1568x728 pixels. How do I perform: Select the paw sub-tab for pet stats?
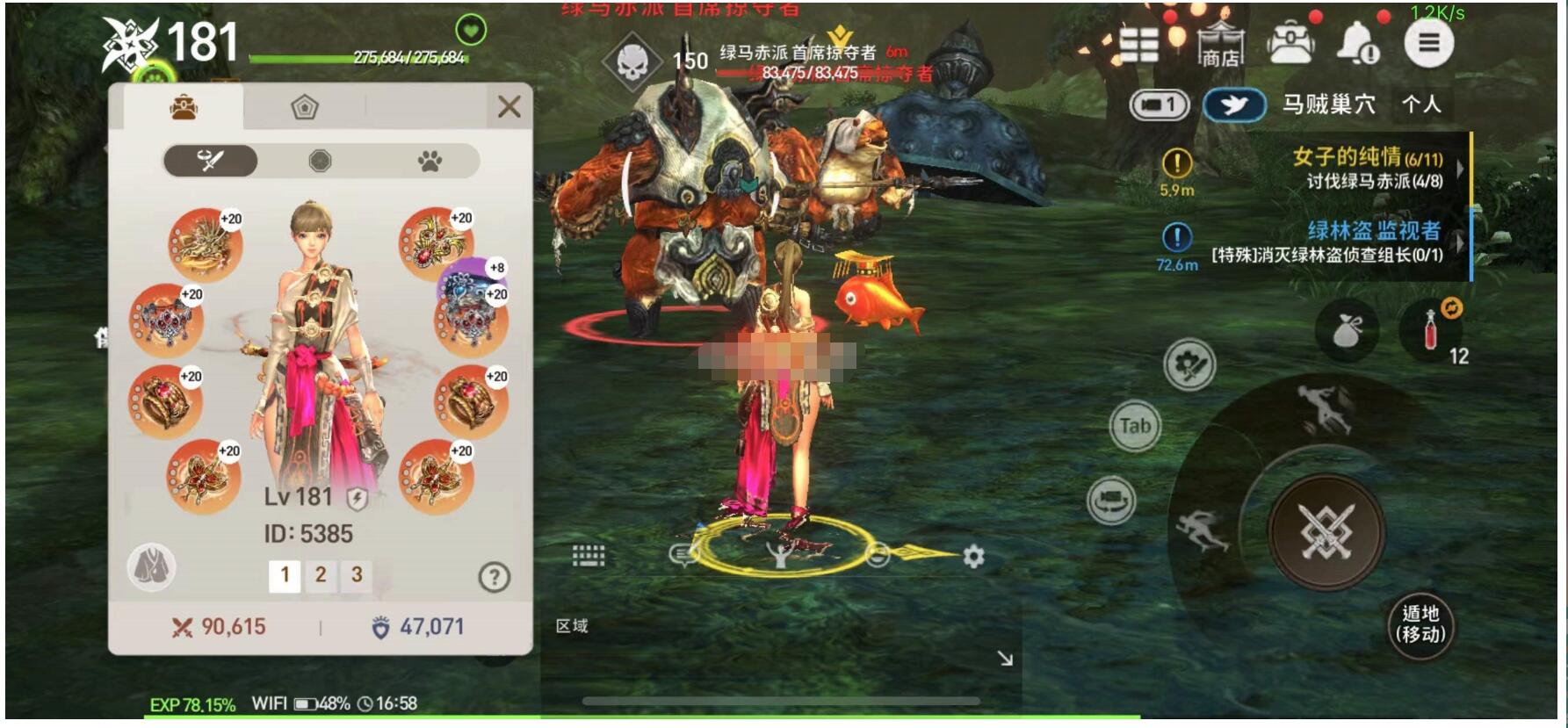tap(427, 159)
